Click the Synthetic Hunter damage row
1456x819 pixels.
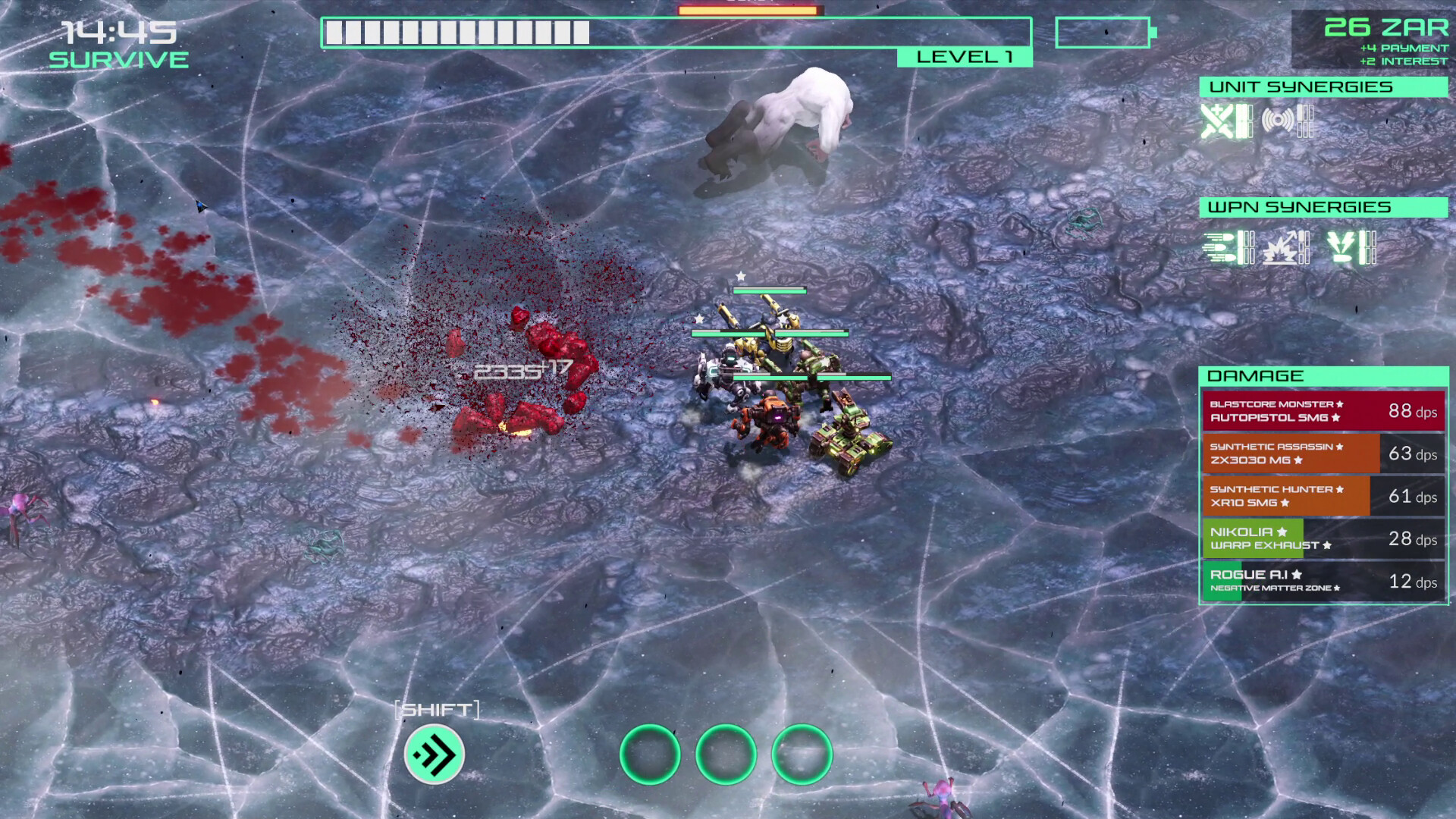[1323, 496]
